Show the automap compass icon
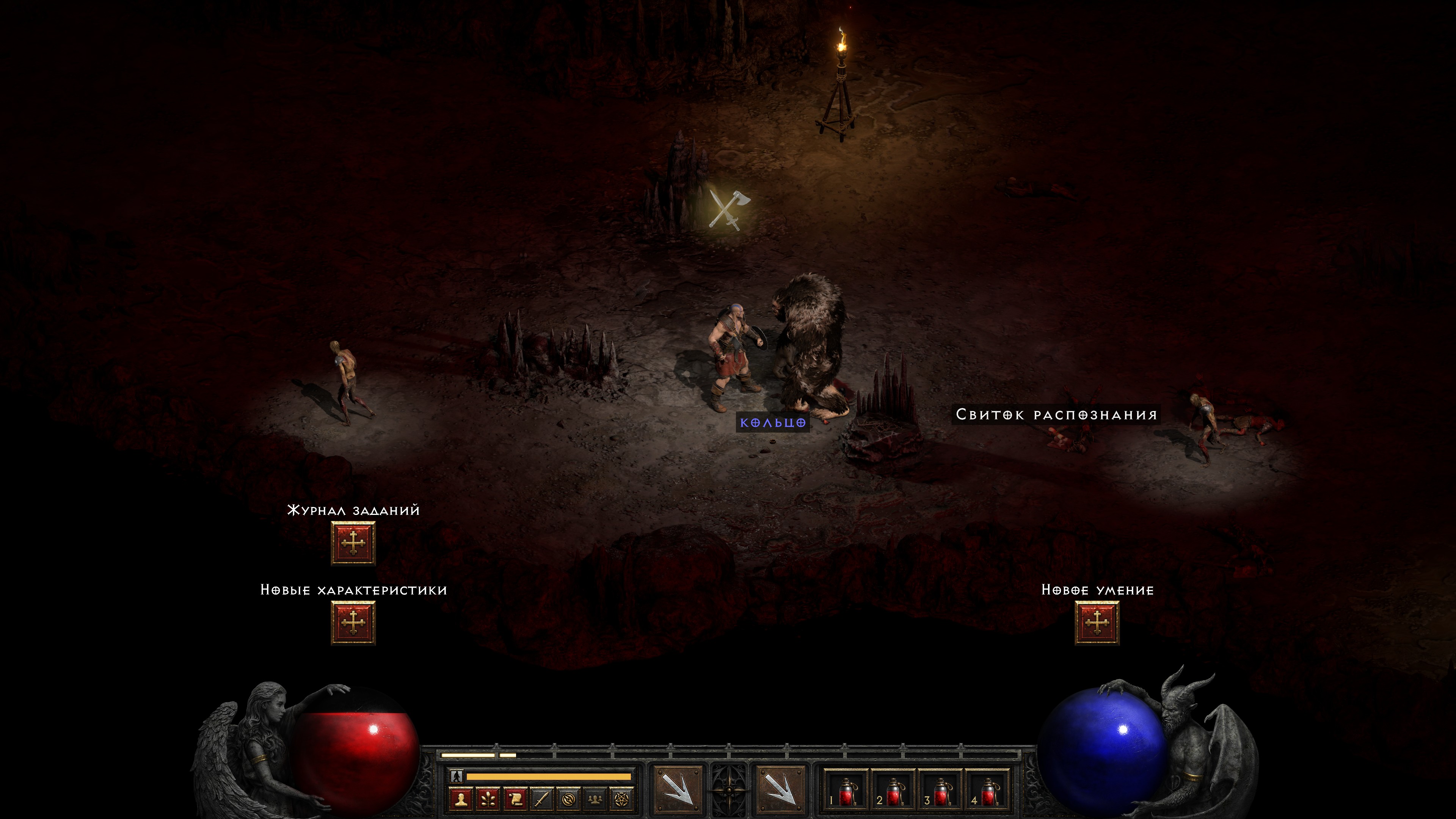This screenshot has width=1456, height=819. coord(569,799)
